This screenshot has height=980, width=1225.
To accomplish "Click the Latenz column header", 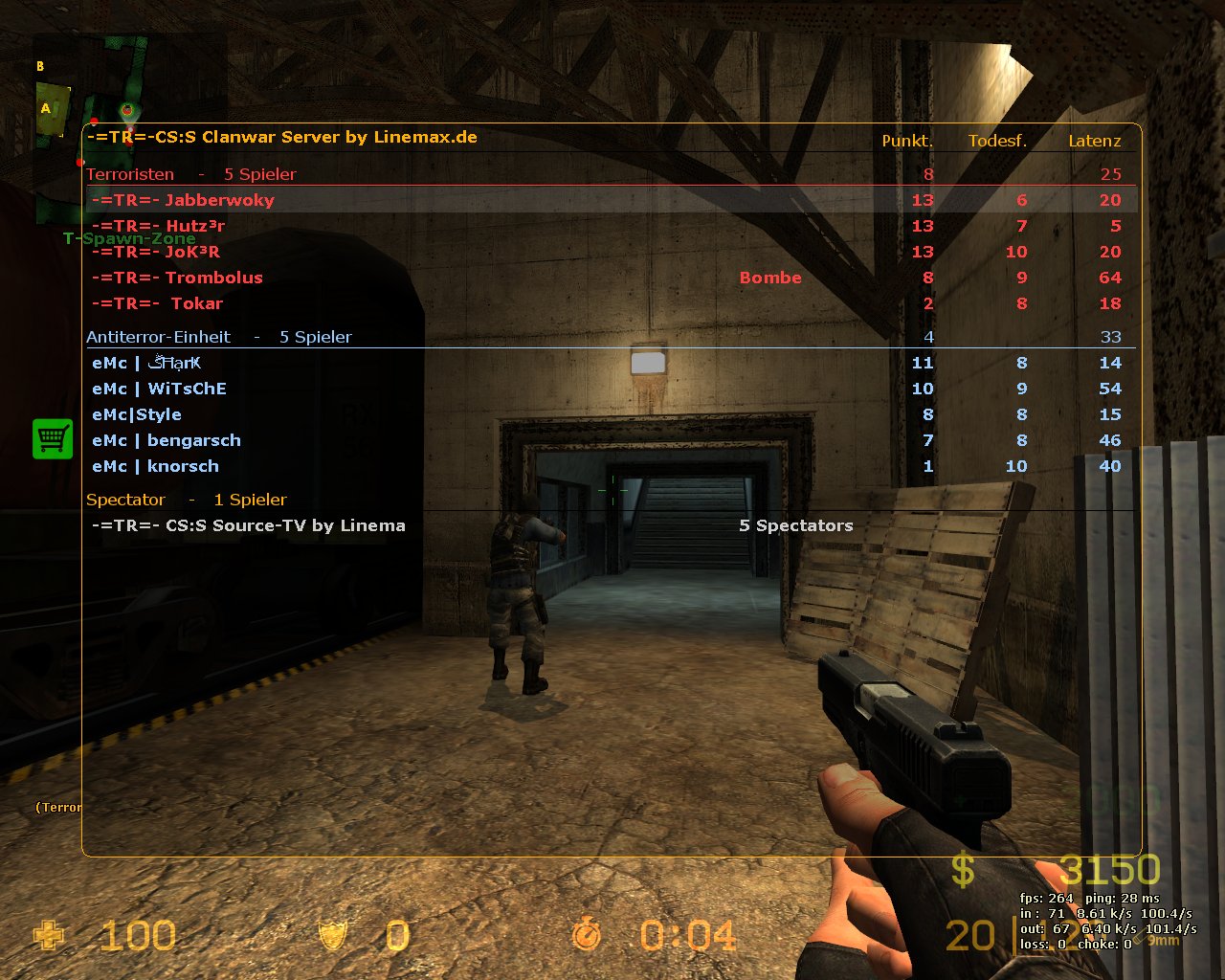I will point(1094,141).
